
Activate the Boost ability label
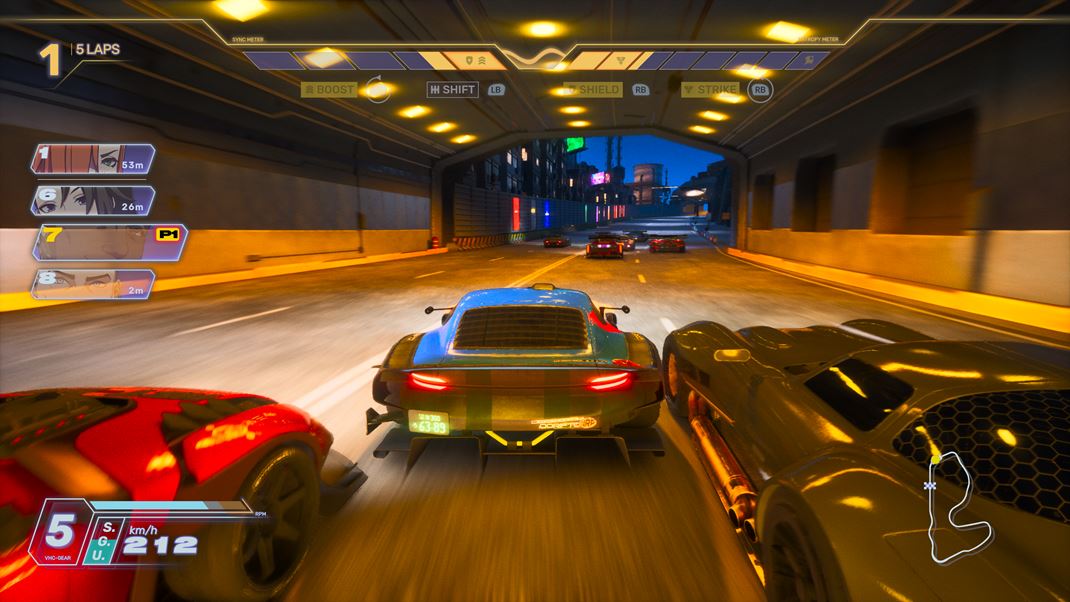329,90
